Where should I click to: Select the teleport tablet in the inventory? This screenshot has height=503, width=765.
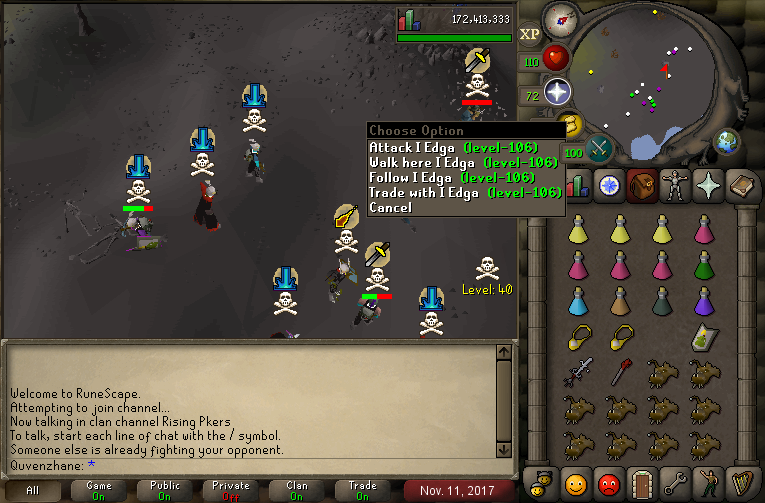[704, 338]
